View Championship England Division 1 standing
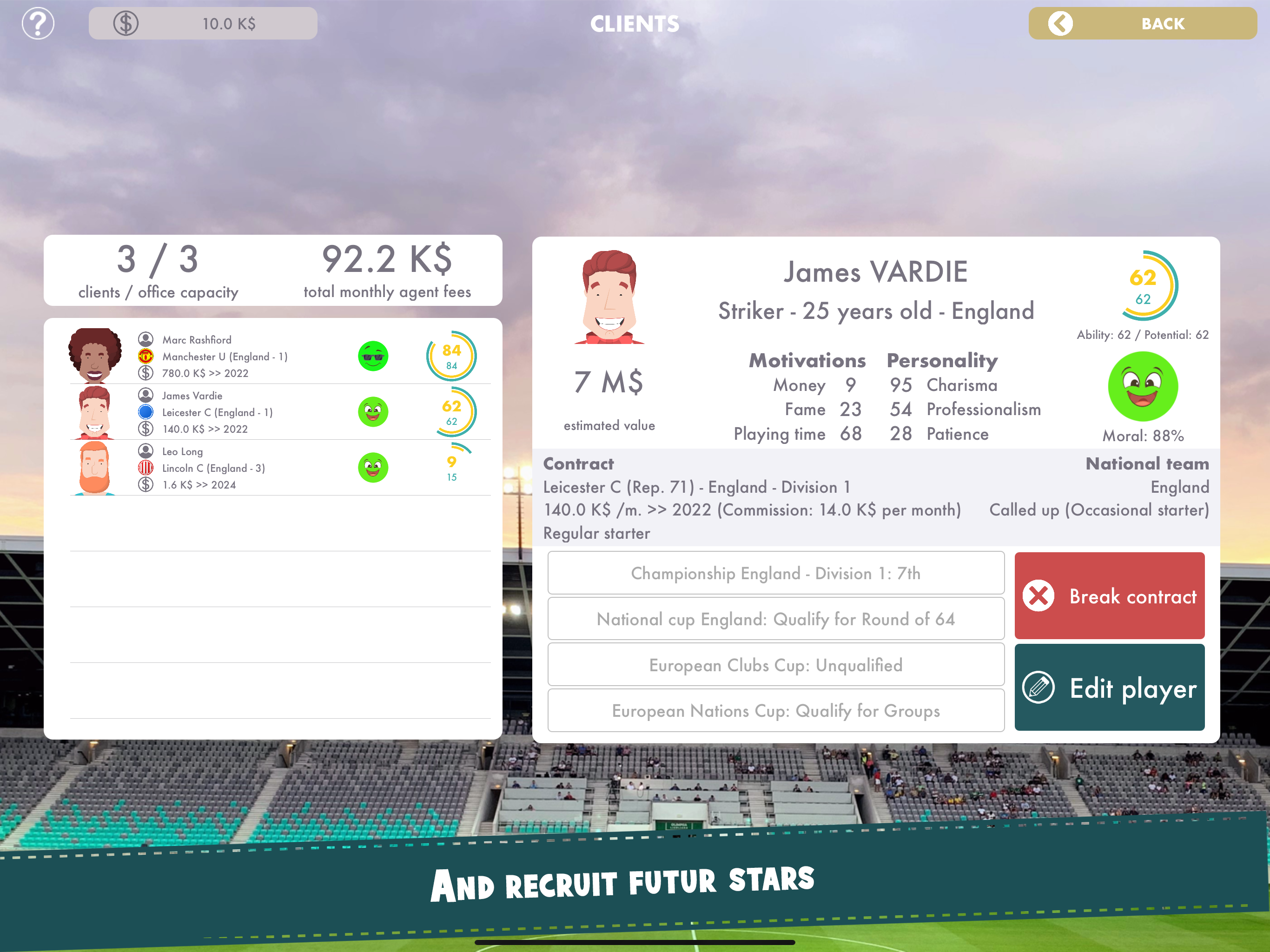1270x952 pixels. 775,573
